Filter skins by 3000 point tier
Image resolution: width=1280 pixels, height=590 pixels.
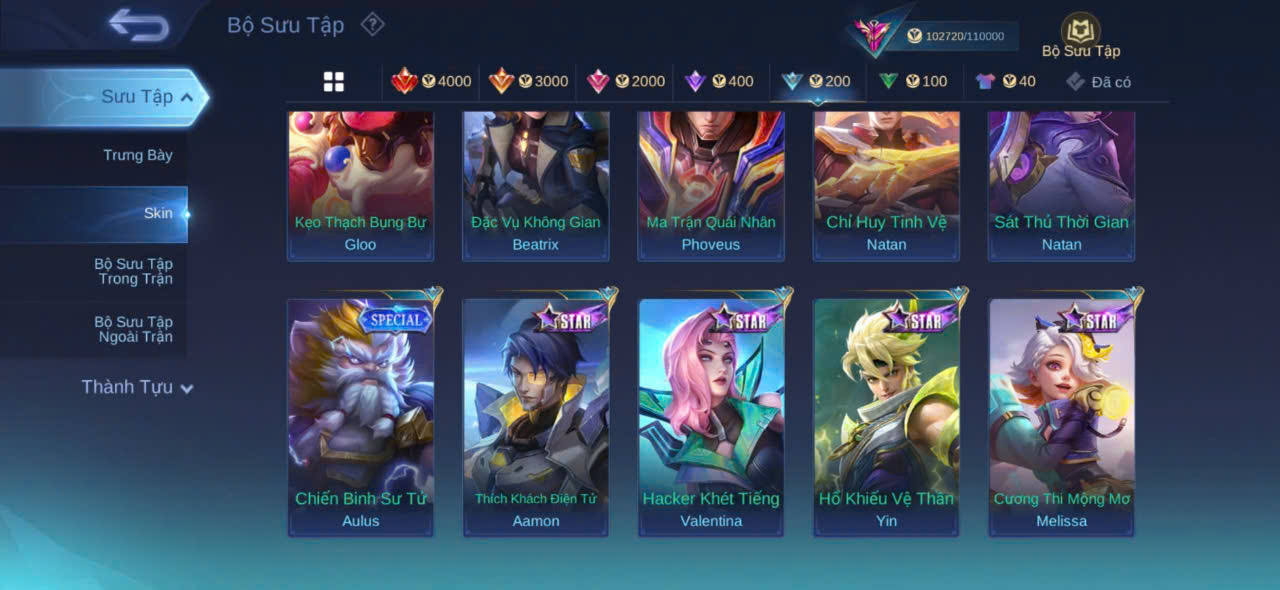click(x=528, y=82)
